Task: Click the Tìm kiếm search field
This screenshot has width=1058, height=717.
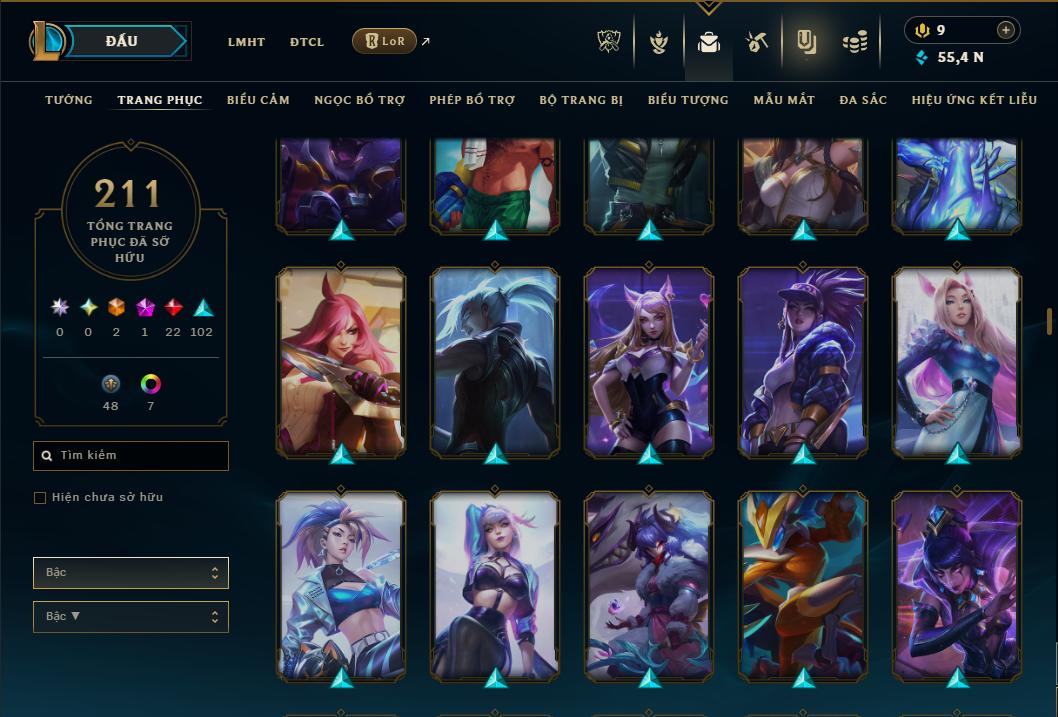Action: [131, 456]
